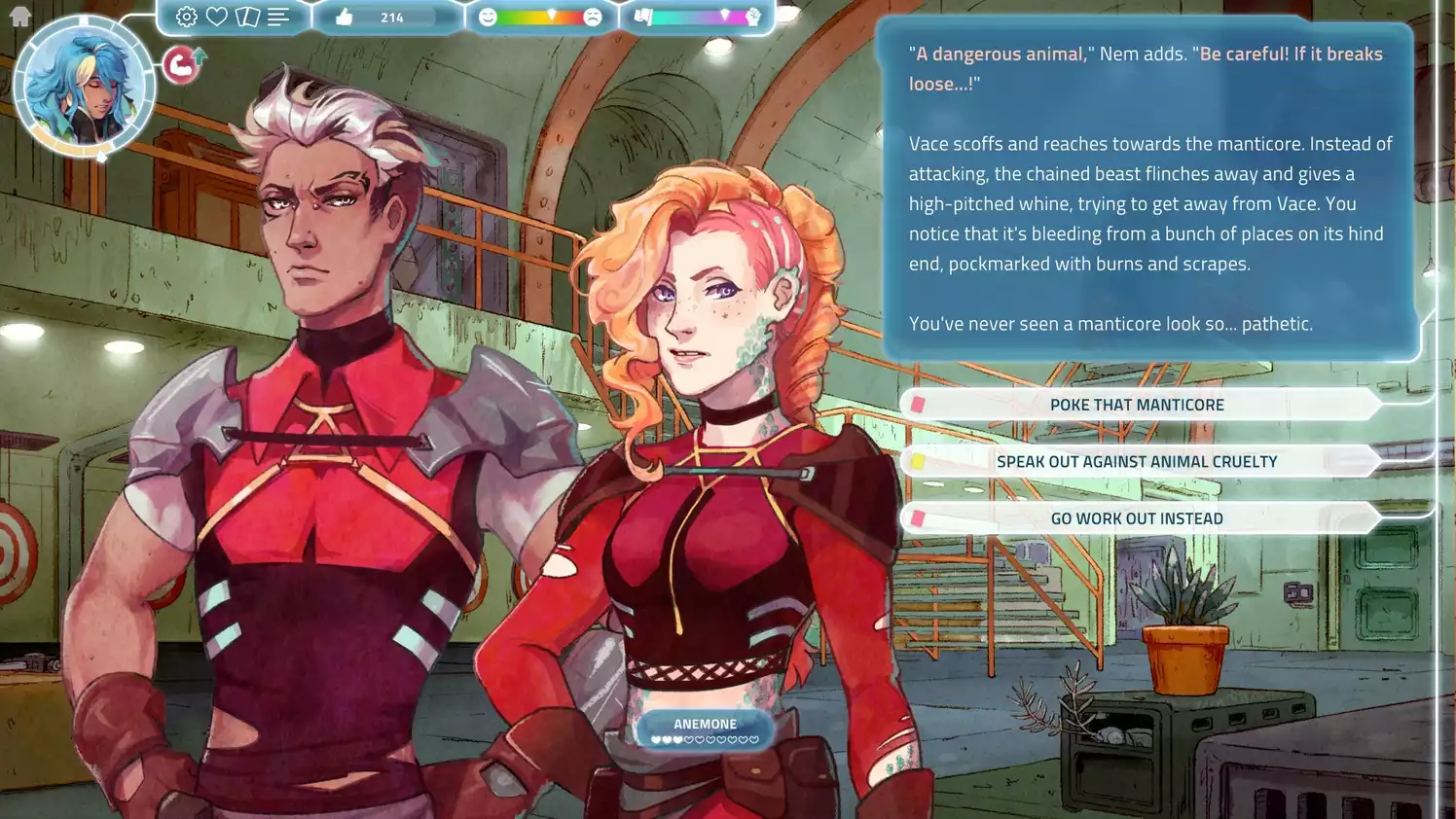The height and width of the screenshot is (819, 1456).
Task: Click Anemone's name and hearts badge
Action: 705,730
